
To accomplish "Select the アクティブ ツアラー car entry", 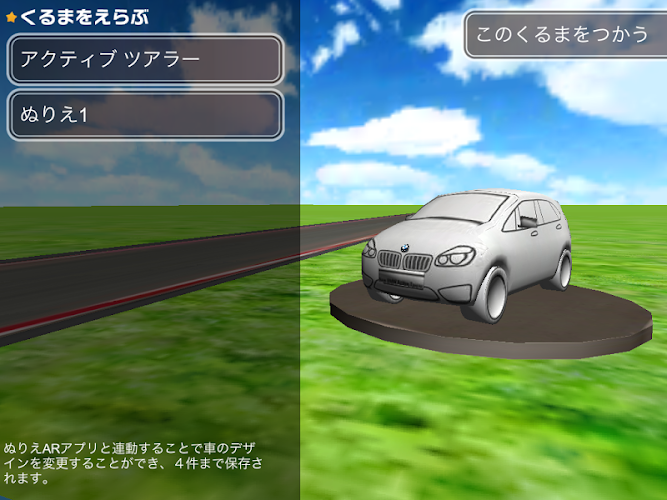I will coord(146,60).
